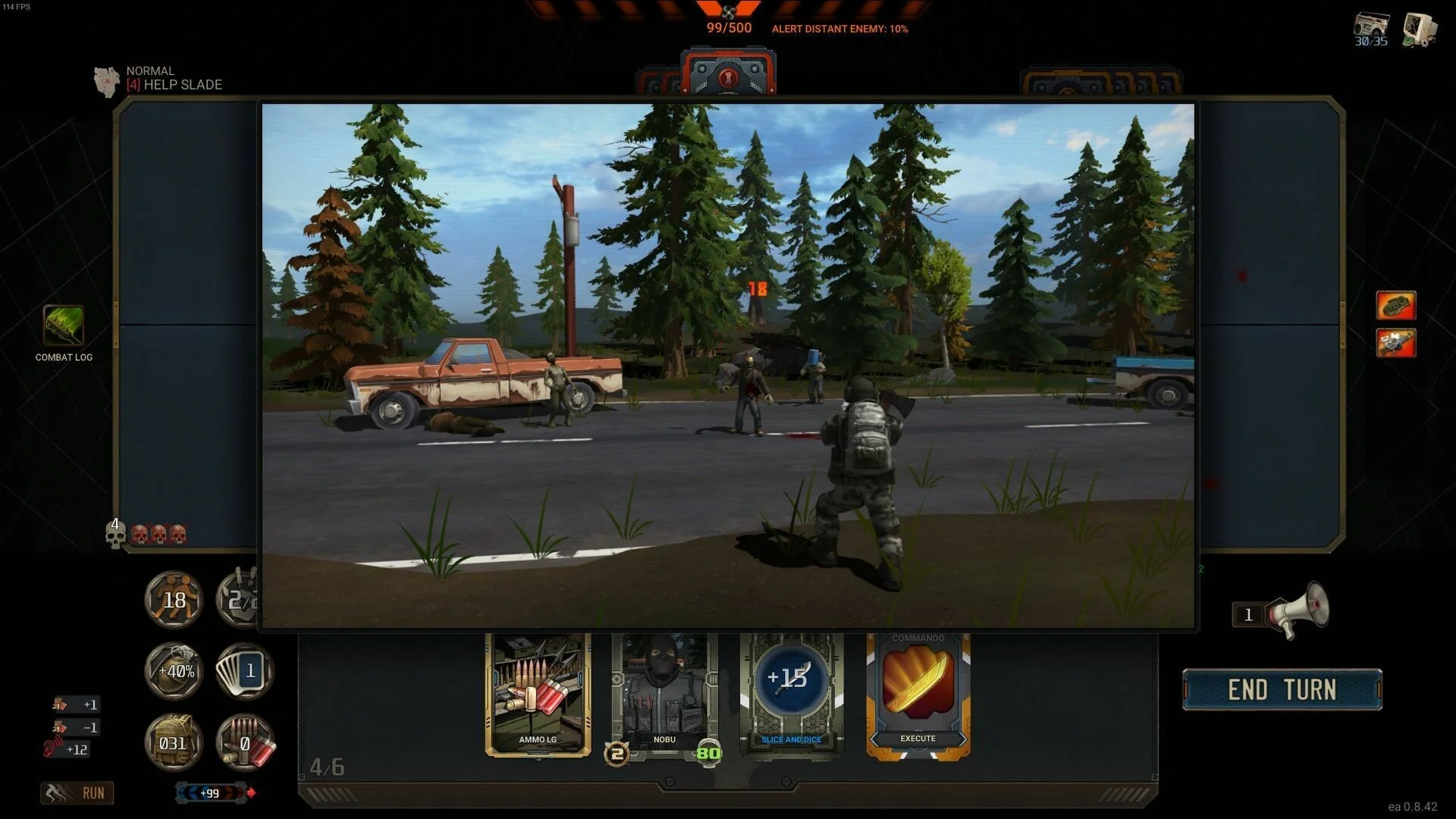Open the radio icon showing 30/35
The width and height of the screenshot is (1456, 819).
tap(1371, 29)
